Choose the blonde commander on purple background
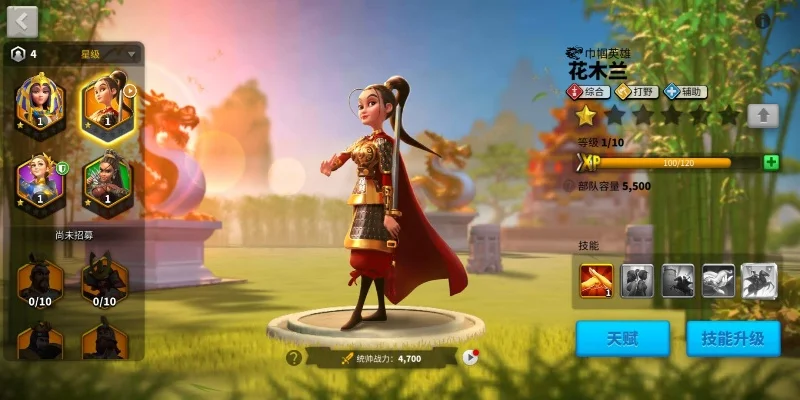Image resolution: width=800 pixels, height=400 pixels. point(40,180)
